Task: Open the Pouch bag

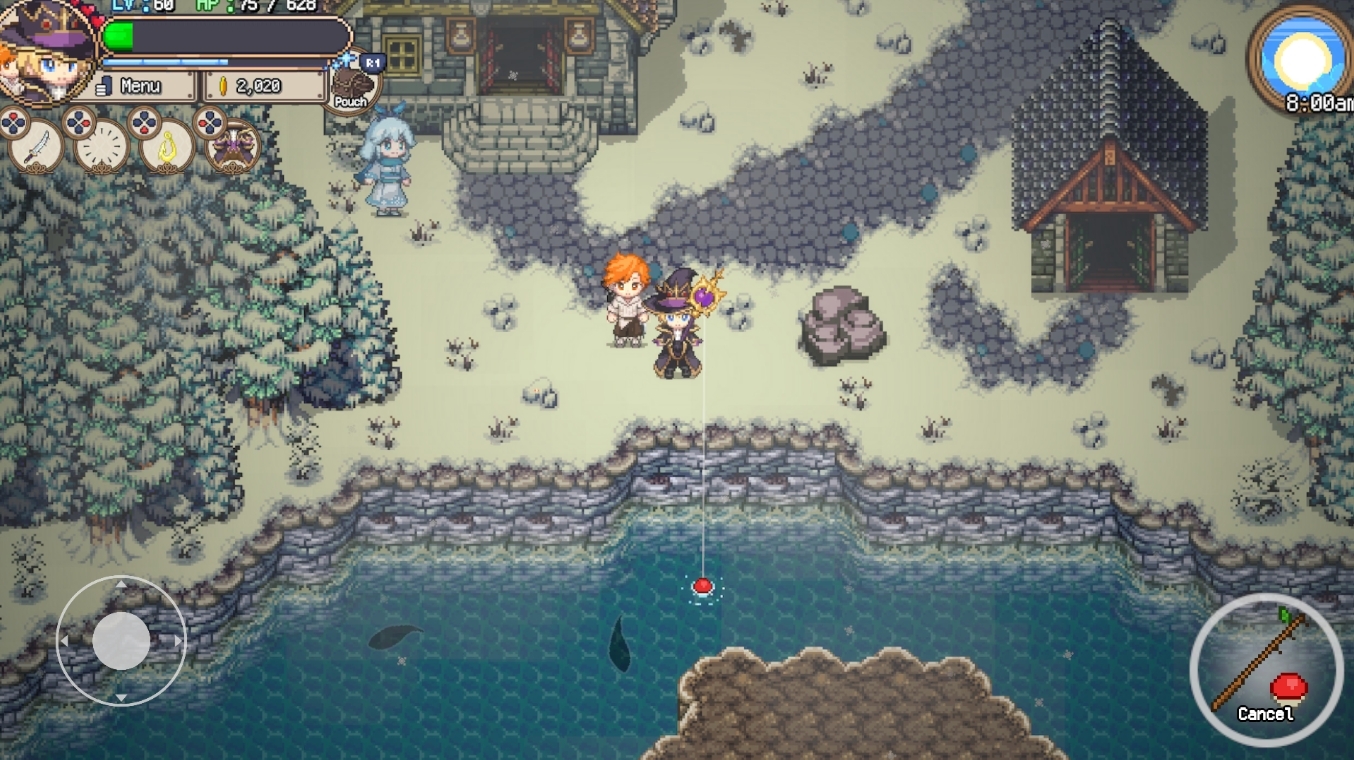Action: pyautogui.click(x=351, y=86)
